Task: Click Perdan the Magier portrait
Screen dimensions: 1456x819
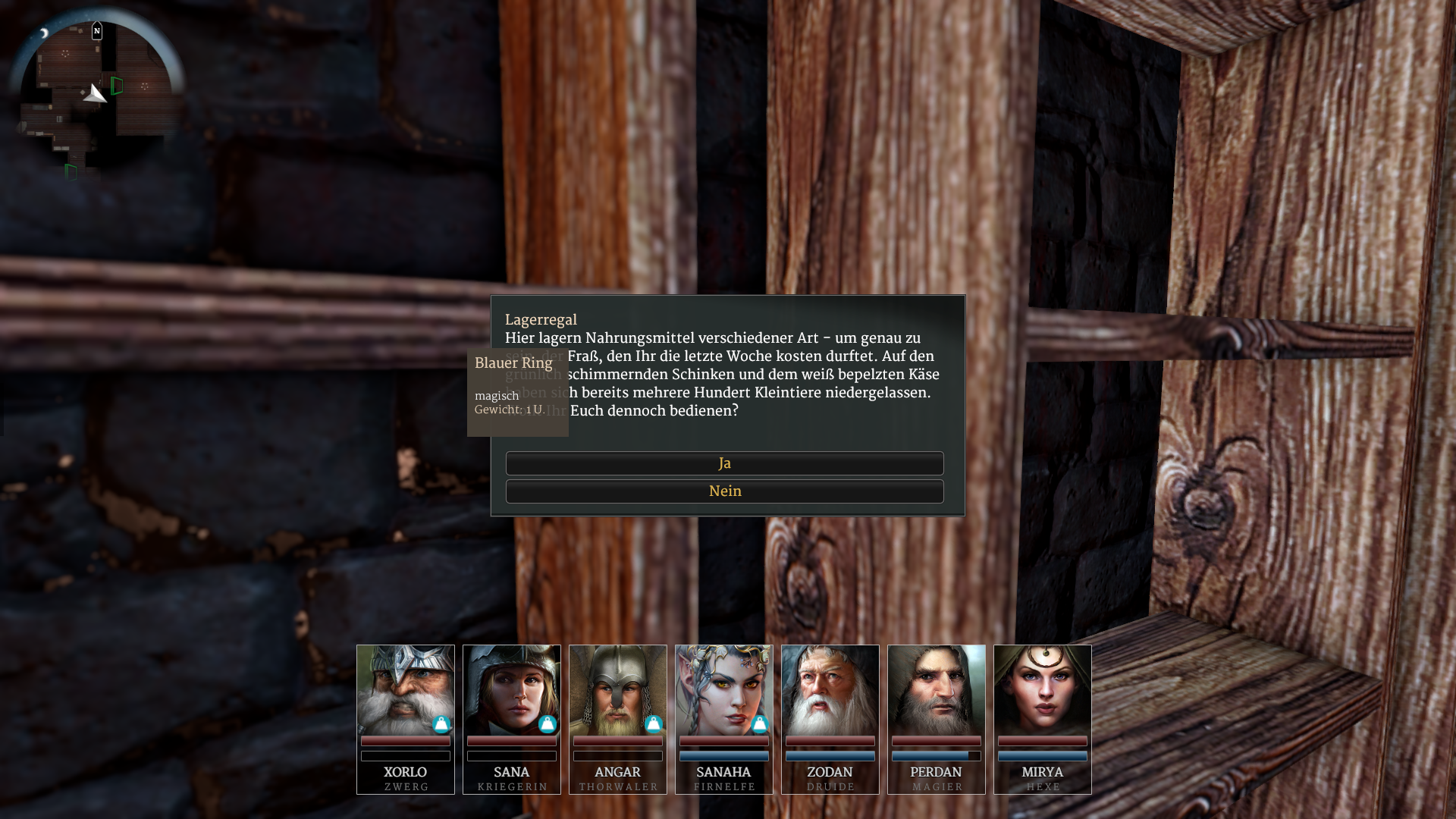Action: (937, 690)
